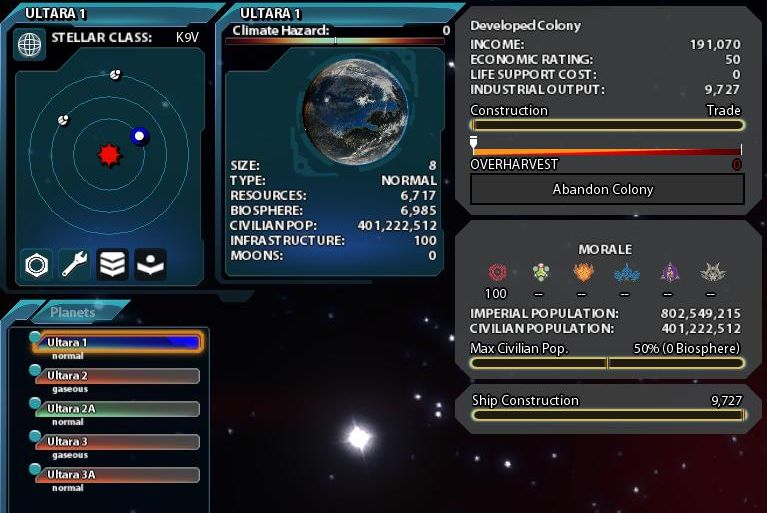The width and height of the screenshot is (767, 513).
Task: Select the stacked layers icon
Action: click(x=112, y=264)
